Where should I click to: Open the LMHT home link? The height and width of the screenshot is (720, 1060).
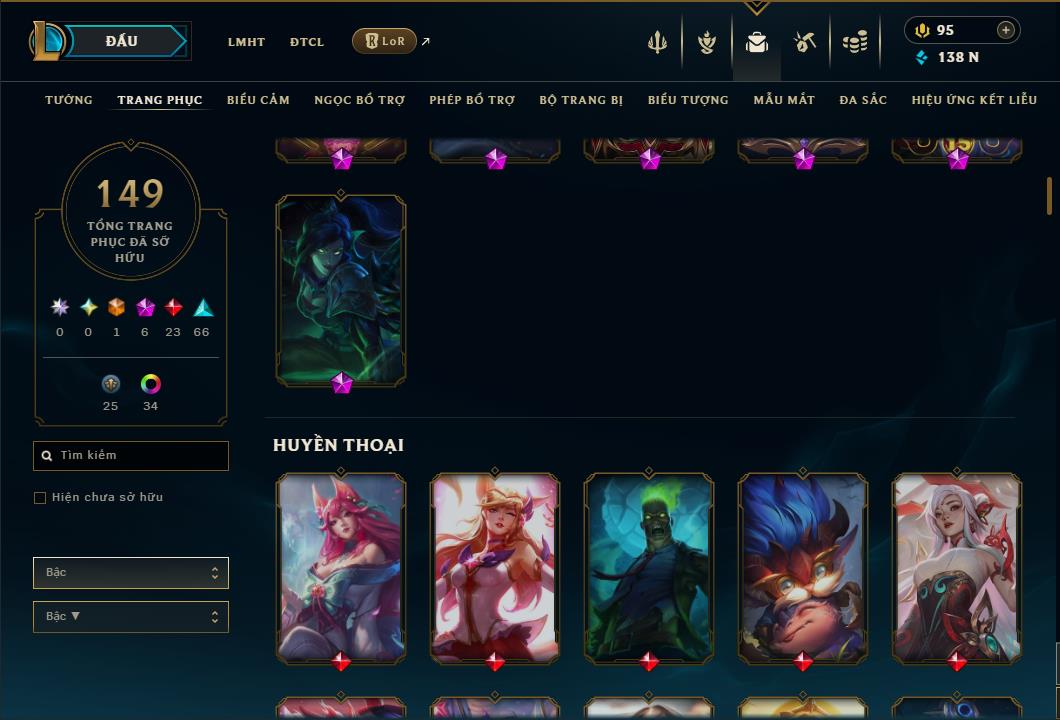246,42
